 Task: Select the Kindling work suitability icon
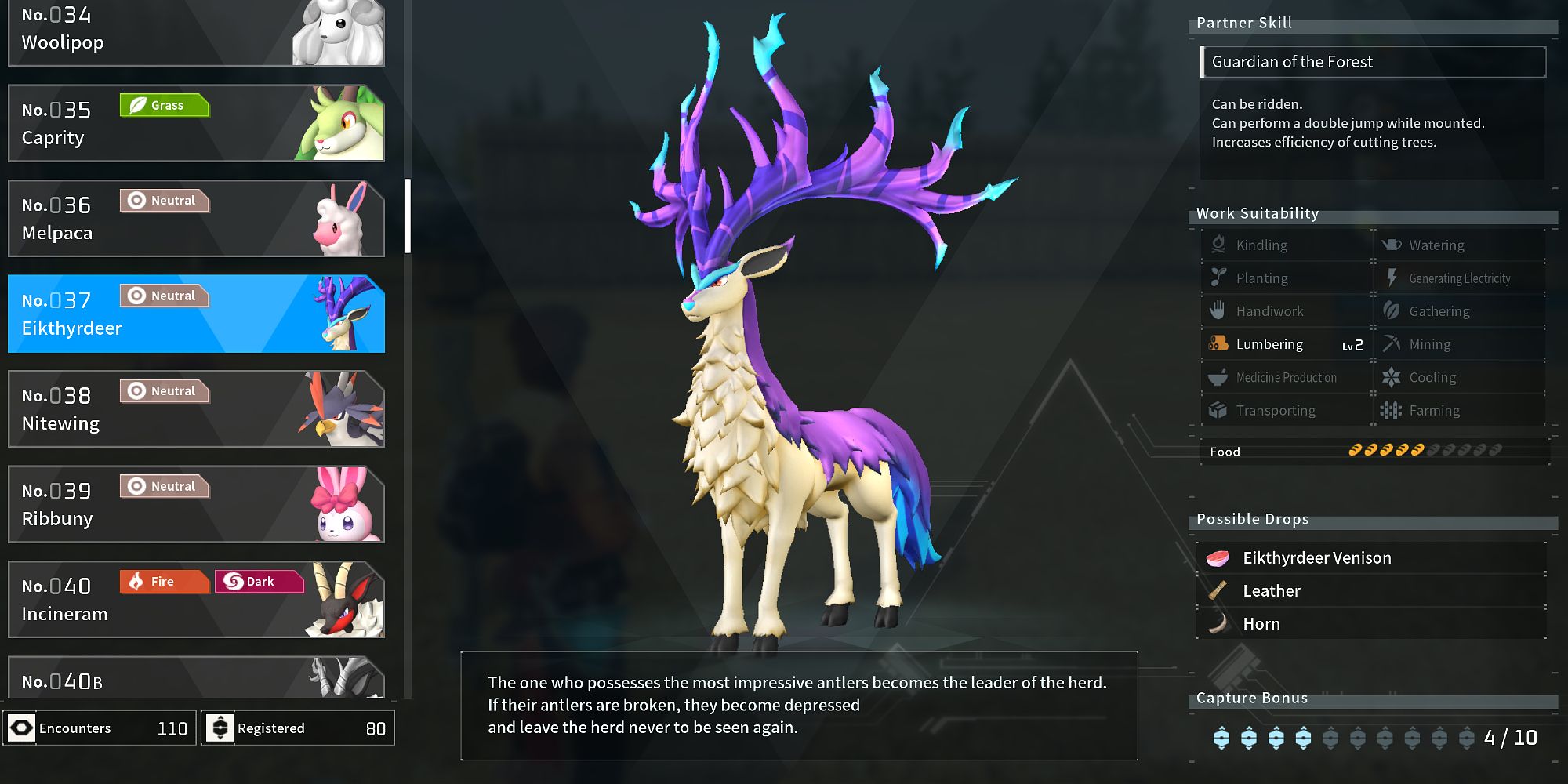click(1218, 245)
